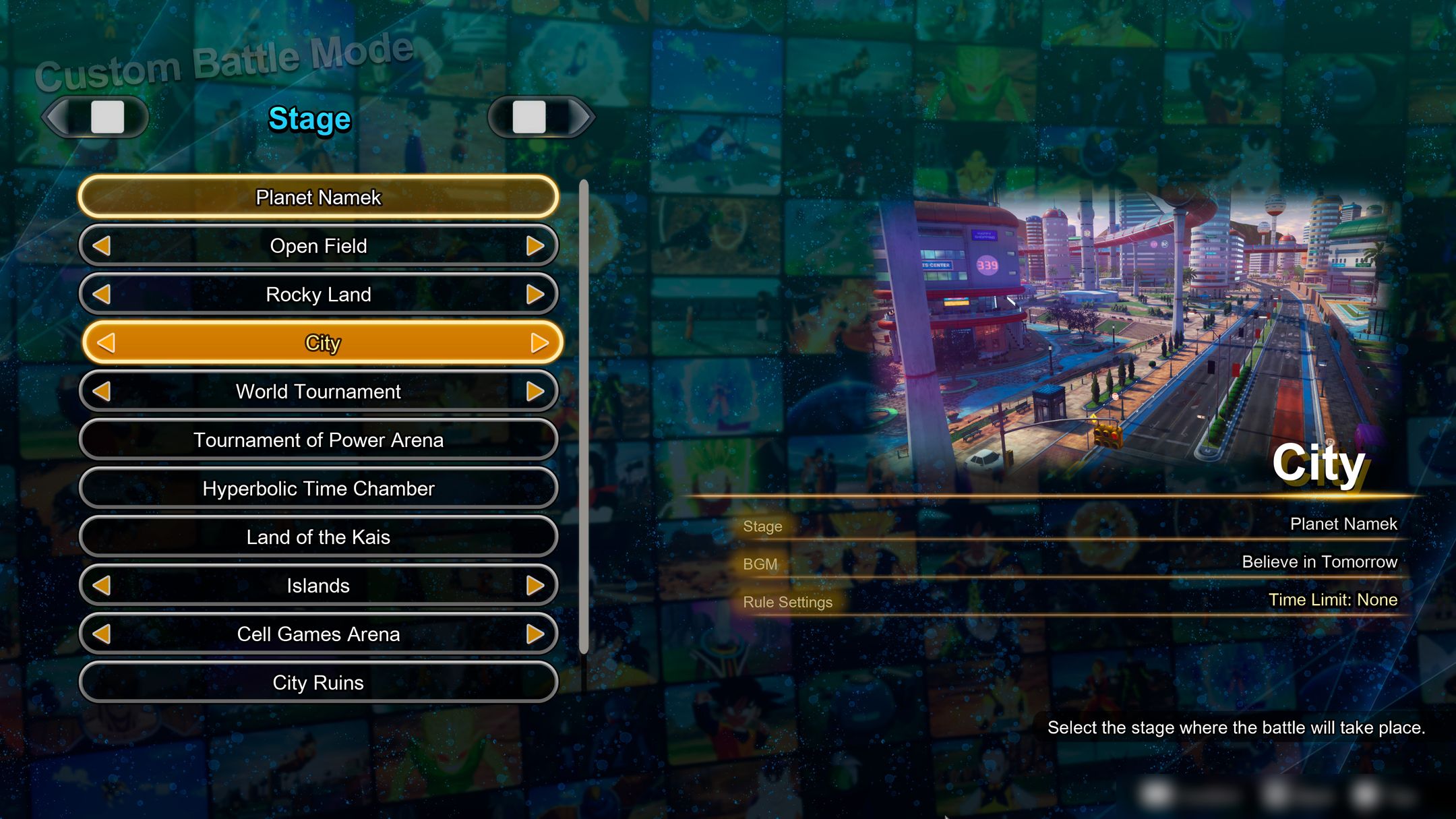Click the next-category button right of Stage header
This screenshot has width=1456, height=819.
click(x=539, y=116)
